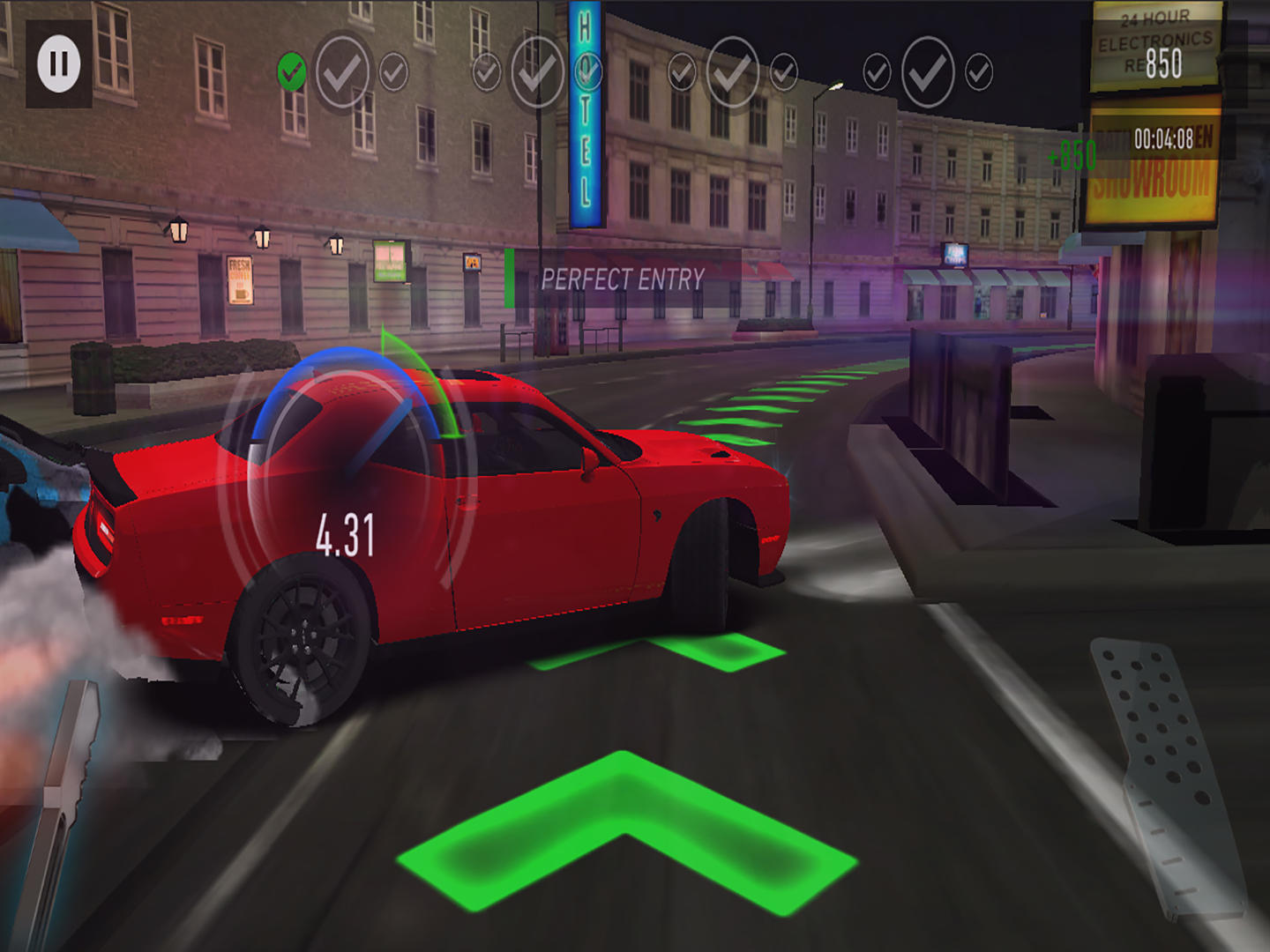This screenshot has width=1270, height=952.
Task: Check the left small checkmark of the fourth group
Action: (877, 69)
